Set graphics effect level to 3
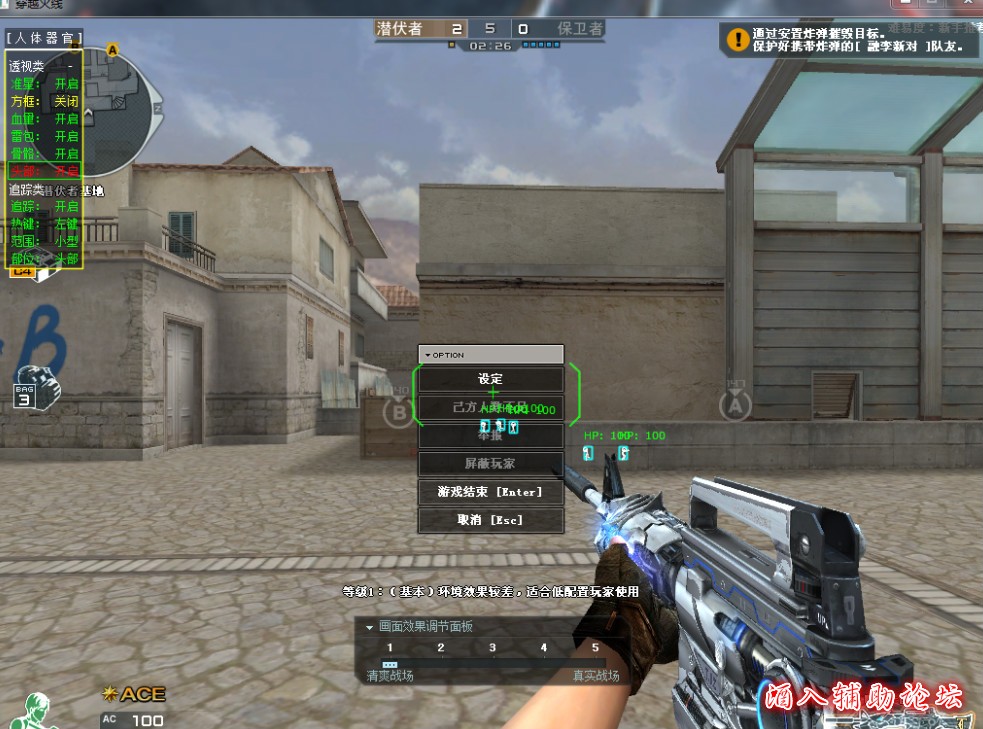Screen dimensions: 983x729 [492, 649]
